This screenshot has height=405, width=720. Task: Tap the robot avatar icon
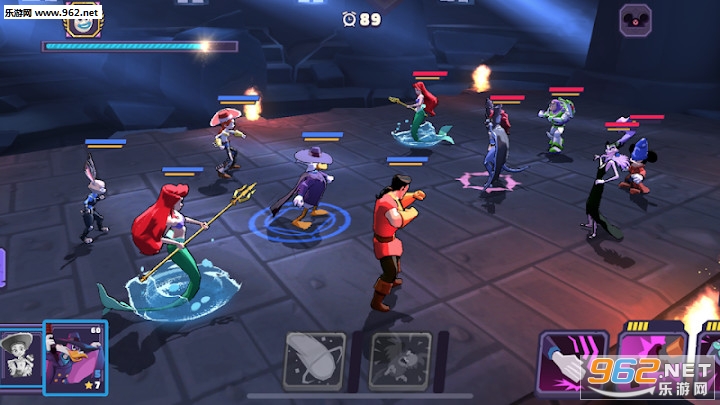pos(81,19)
